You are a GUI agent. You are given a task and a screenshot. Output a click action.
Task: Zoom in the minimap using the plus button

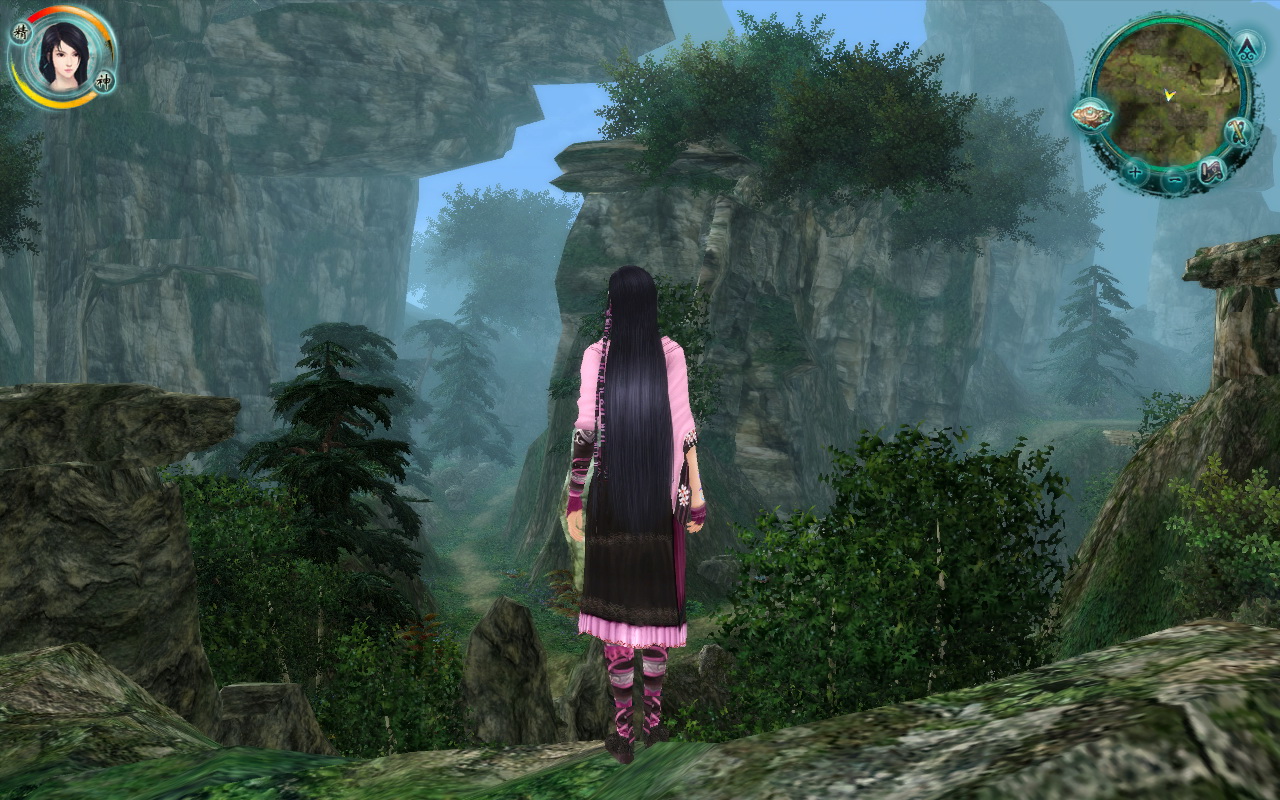tap(1134, 172)
